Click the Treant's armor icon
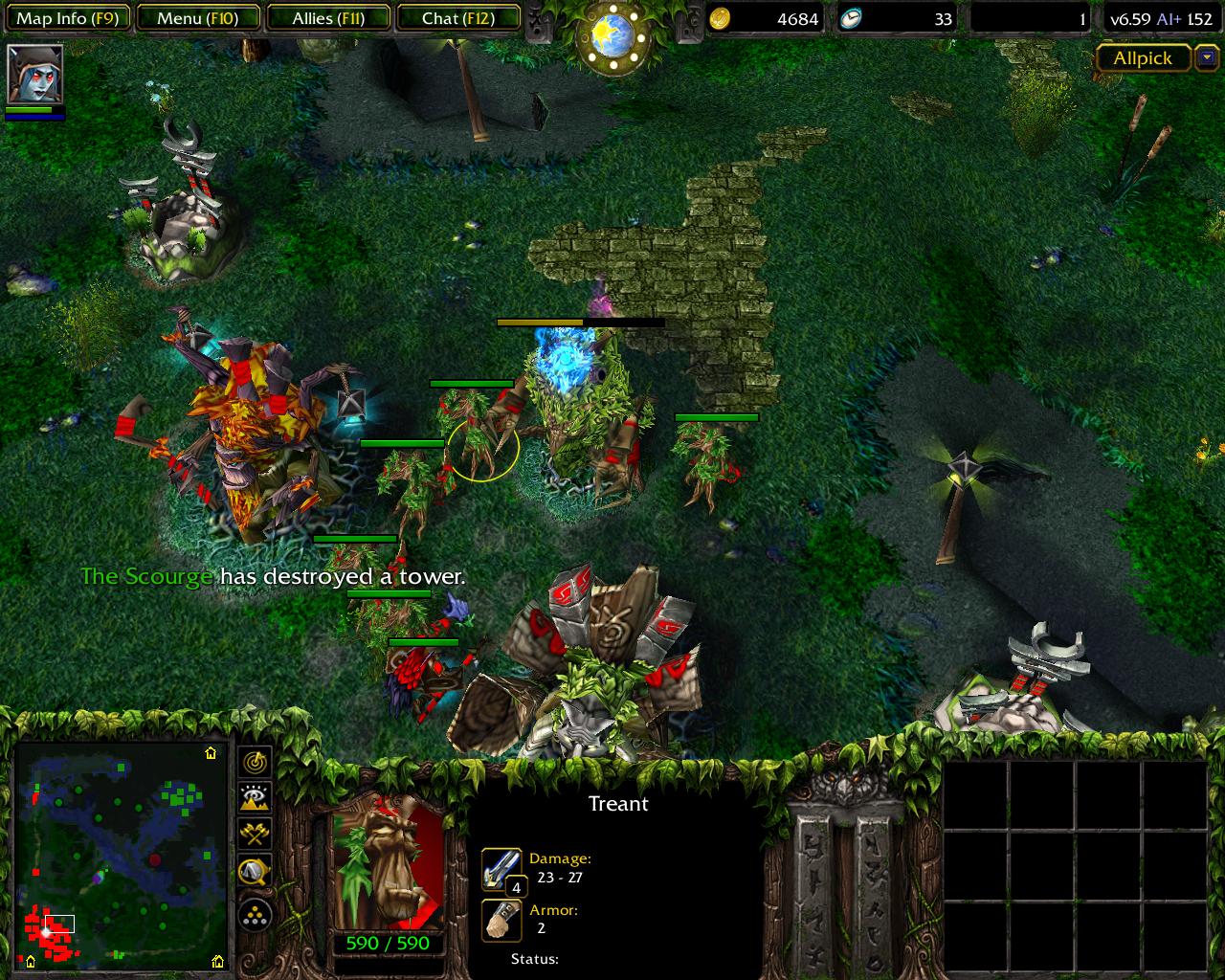1225x980 pixels. [x=501, y=919]
